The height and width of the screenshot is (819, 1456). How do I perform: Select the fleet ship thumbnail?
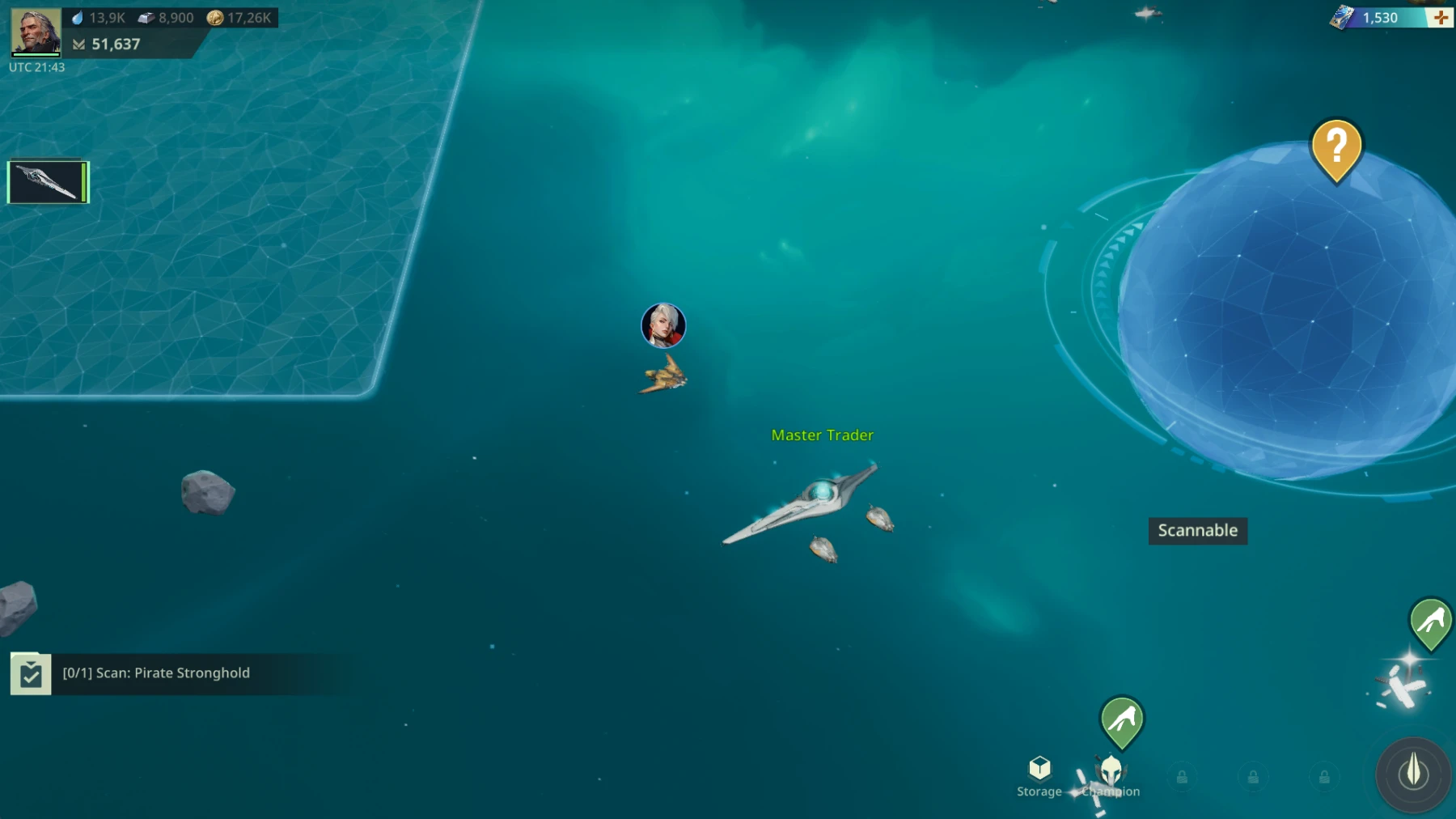(x=48, y=181)
